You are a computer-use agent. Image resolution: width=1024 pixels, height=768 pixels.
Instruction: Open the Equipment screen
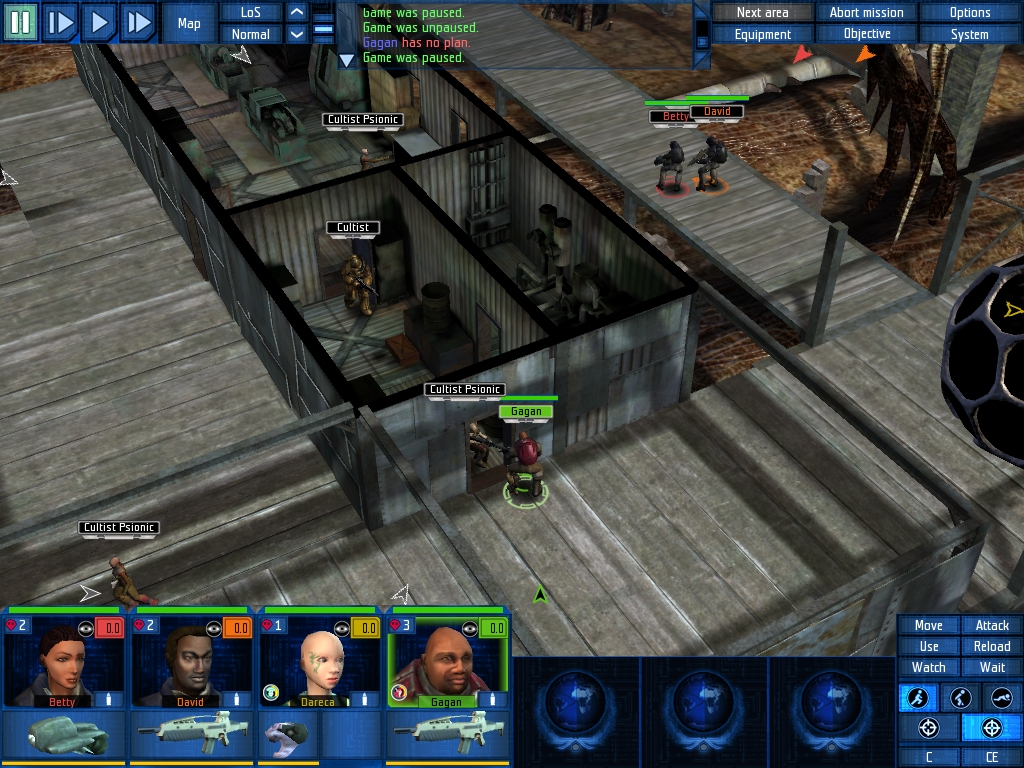(762, 34)
